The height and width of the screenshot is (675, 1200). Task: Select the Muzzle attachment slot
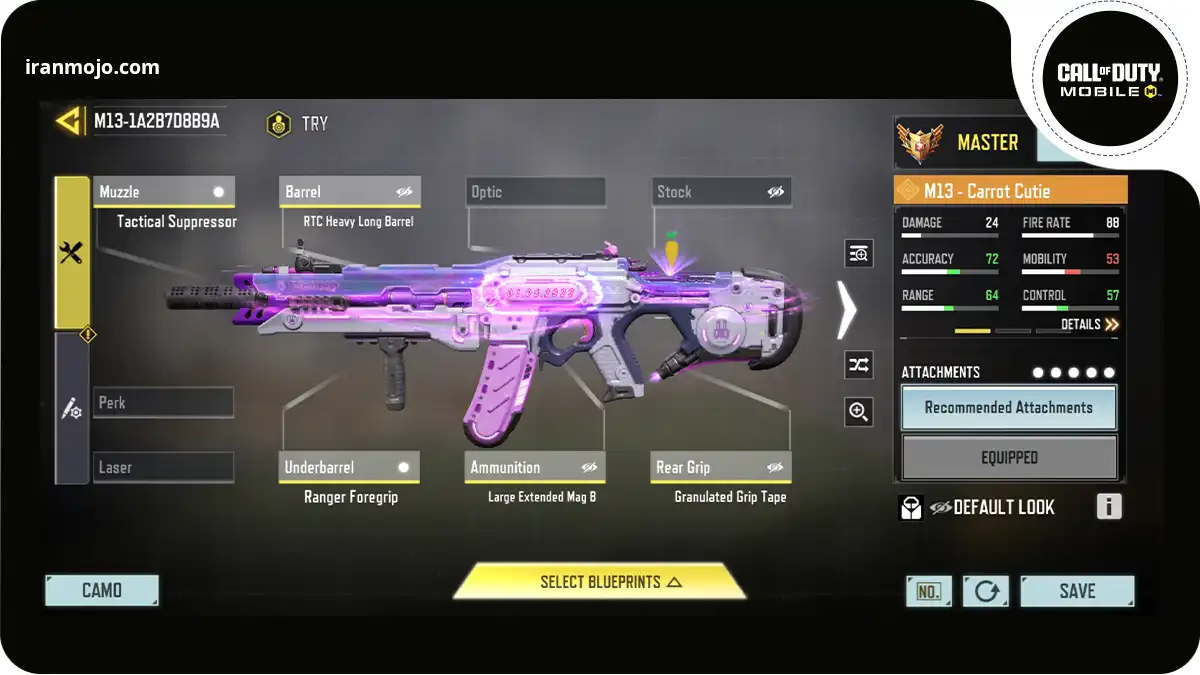pyautogui.click(x=164, y=192)
